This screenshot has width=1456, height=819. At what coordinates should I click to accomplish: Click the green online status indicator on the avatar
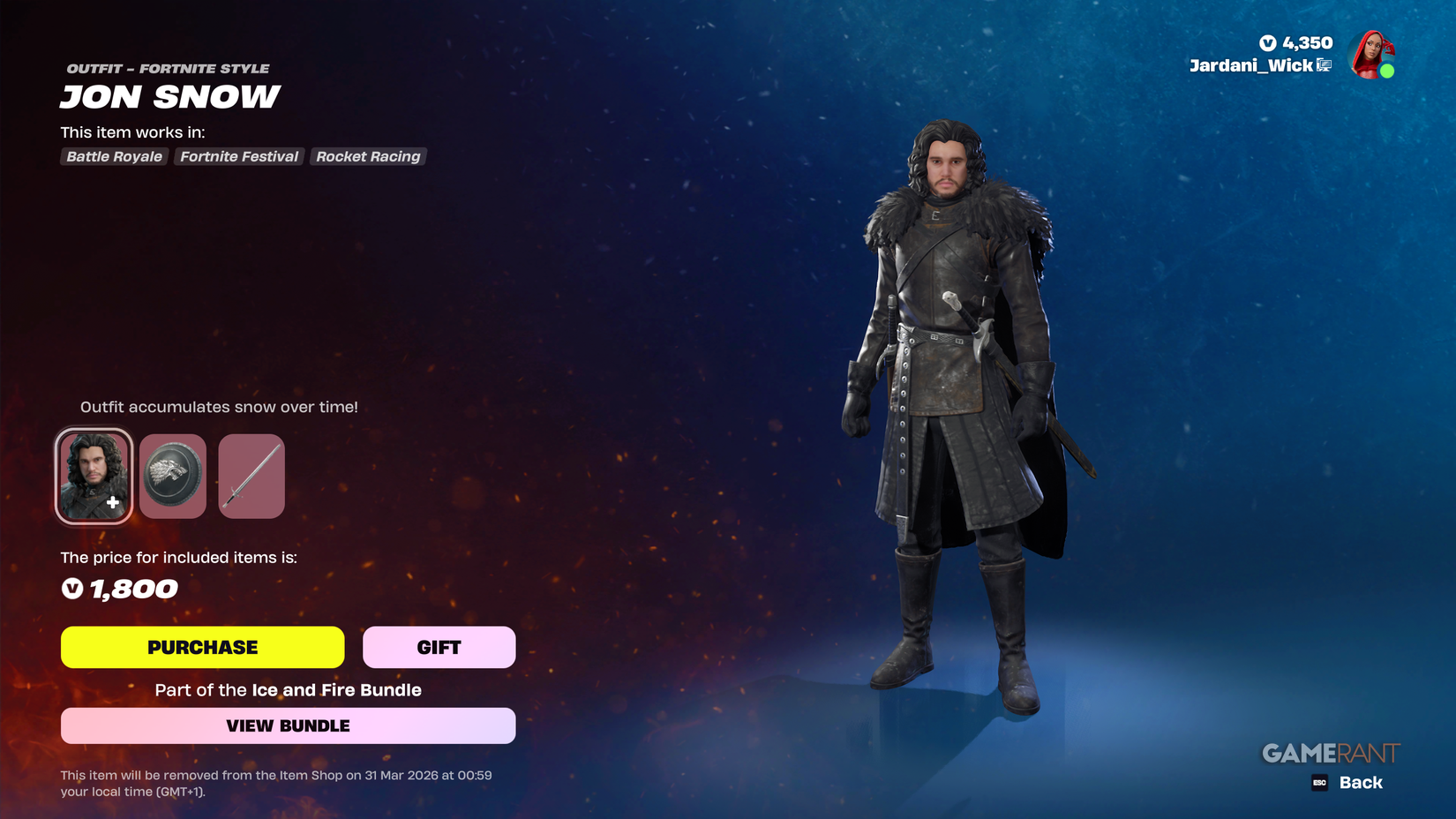1385,69
